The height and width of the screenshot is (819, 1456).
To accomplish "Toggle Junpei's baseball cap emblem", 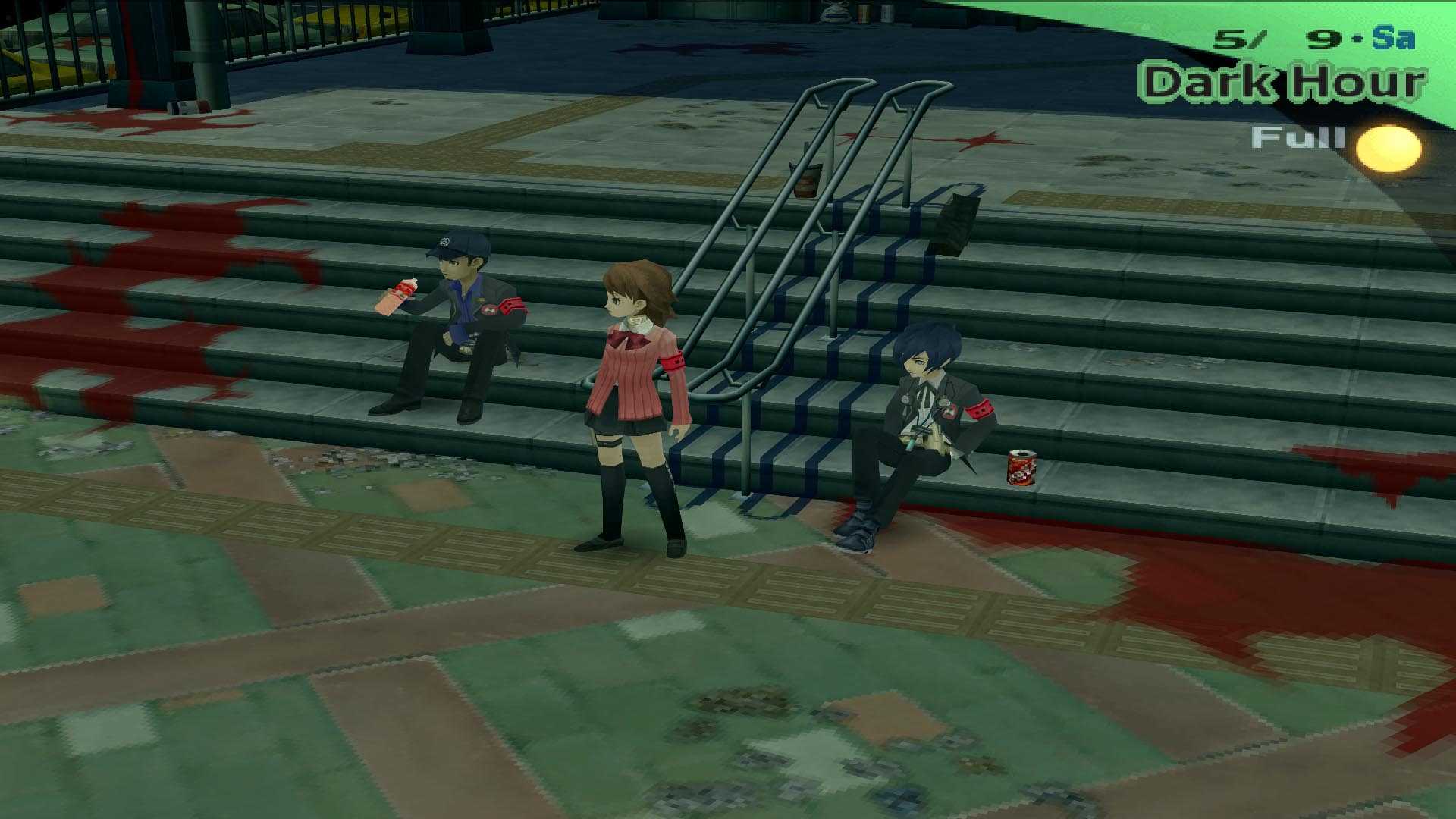I will coord(446,241).
